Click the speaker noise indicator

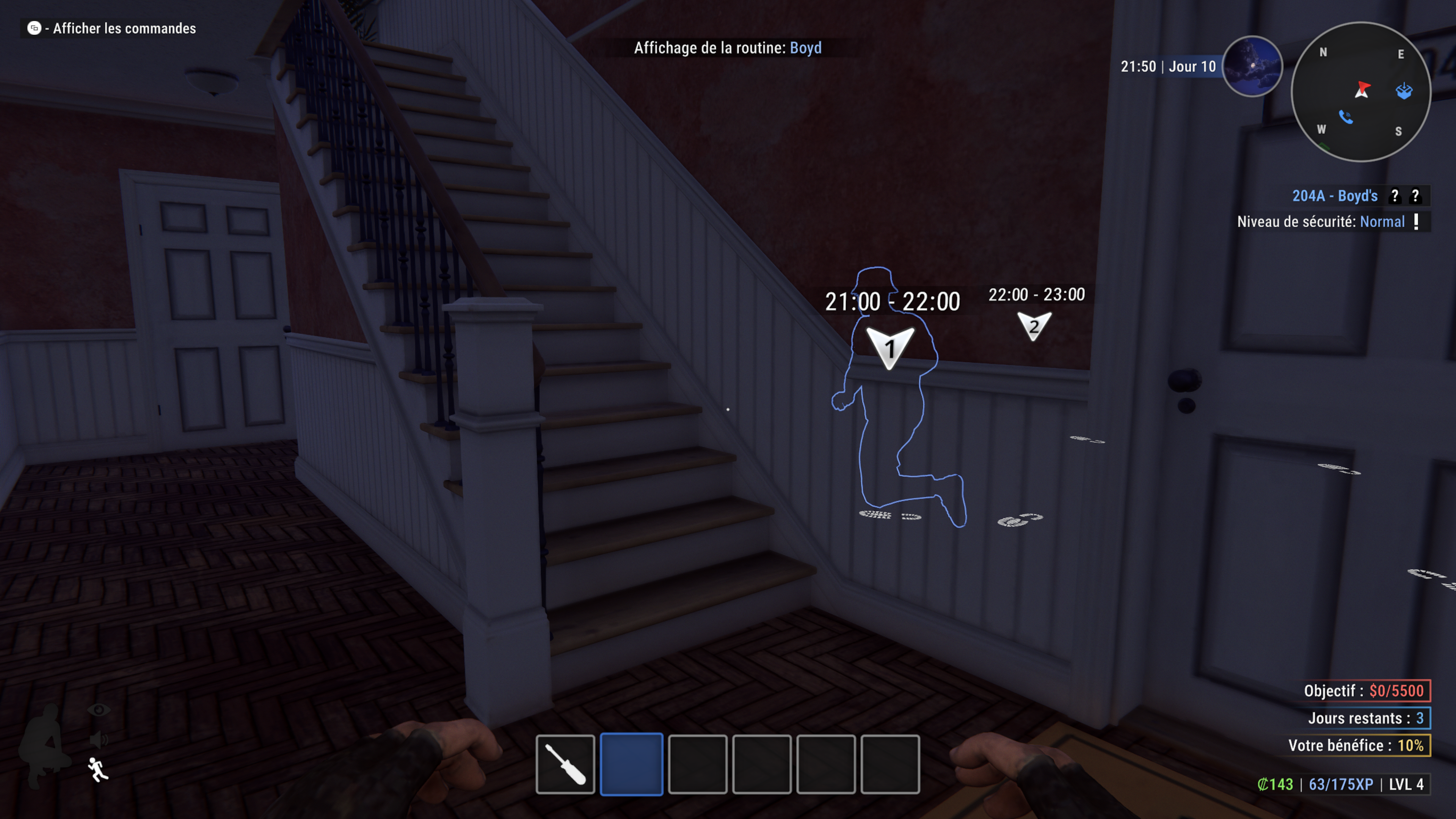(x=99, y=739)
